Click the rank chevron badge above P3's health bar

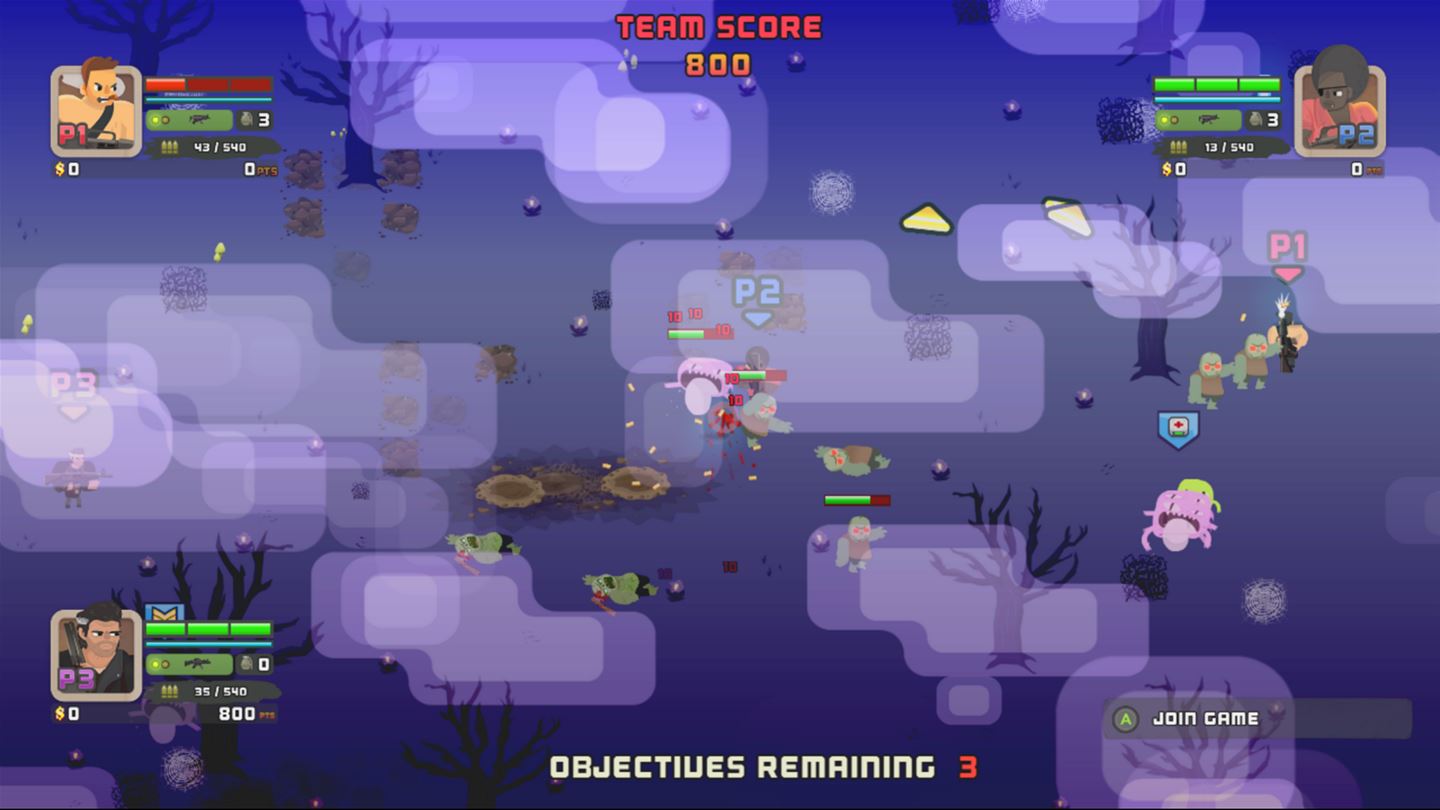tap(163, 612)
